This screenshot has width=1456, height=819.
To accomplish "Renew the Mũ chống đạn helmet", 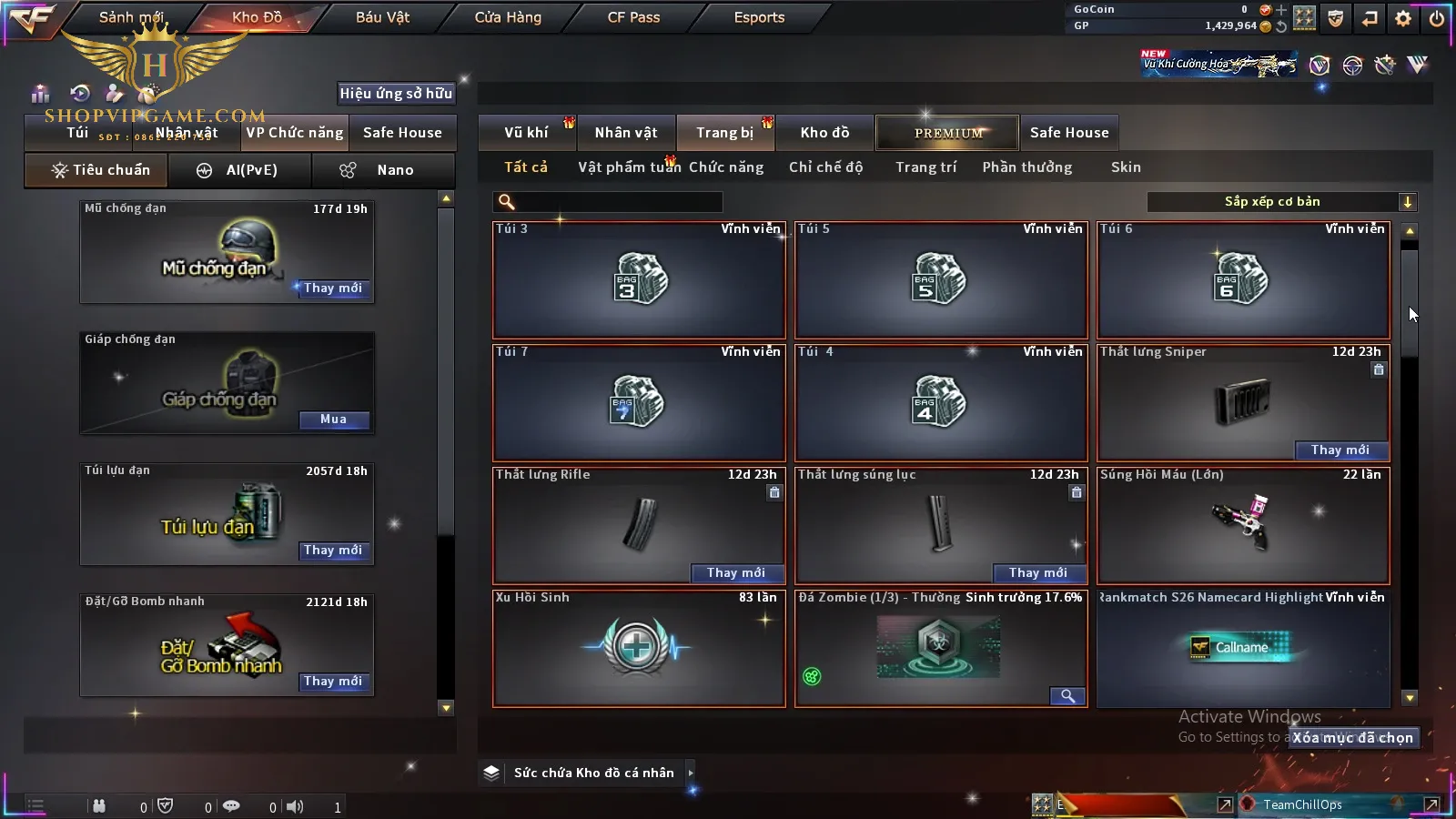I will coord(333,288).
